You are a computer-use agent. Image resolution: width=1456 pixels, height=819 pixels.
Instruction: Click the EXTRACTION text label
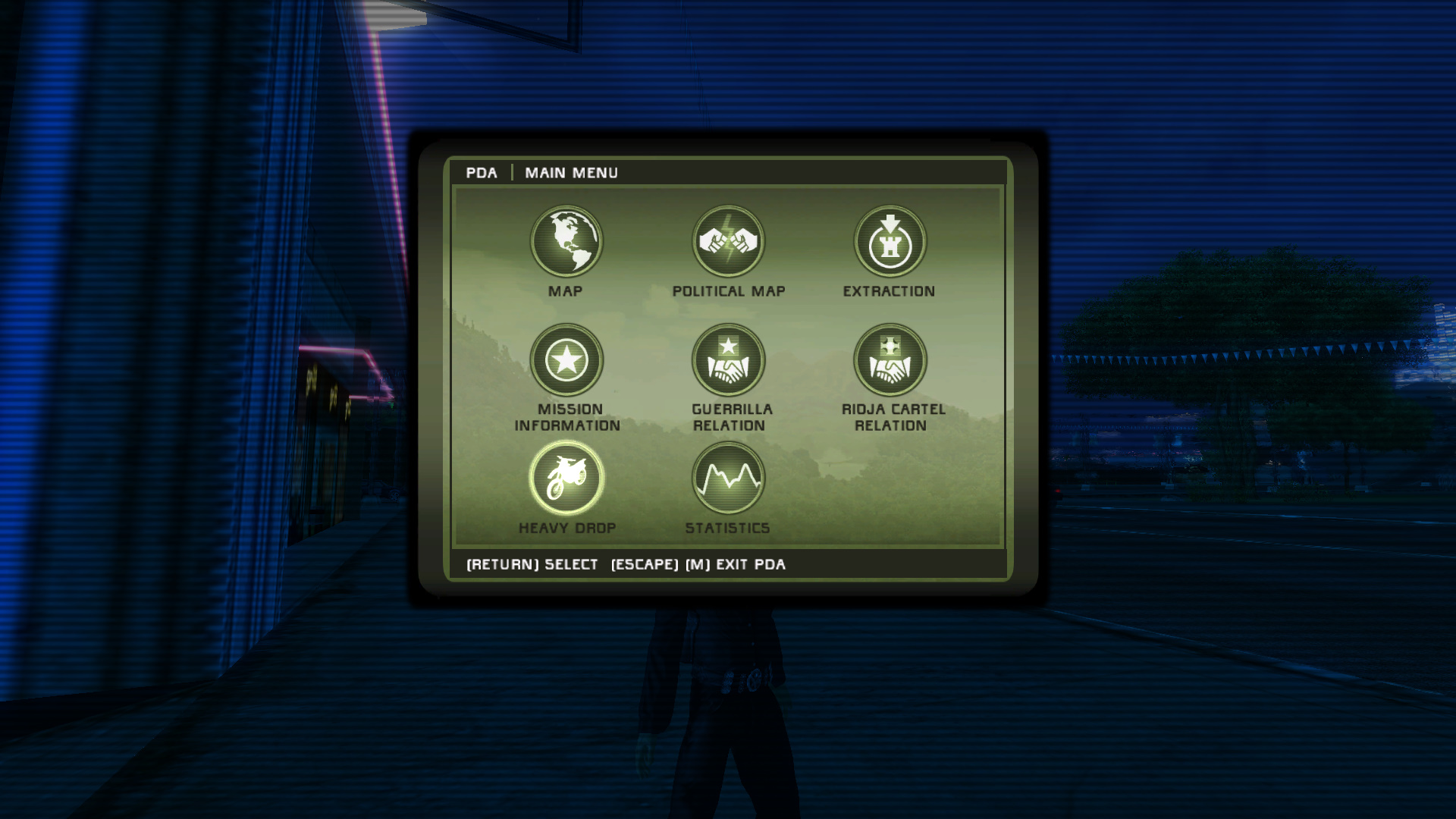click(x=890, y=290)
